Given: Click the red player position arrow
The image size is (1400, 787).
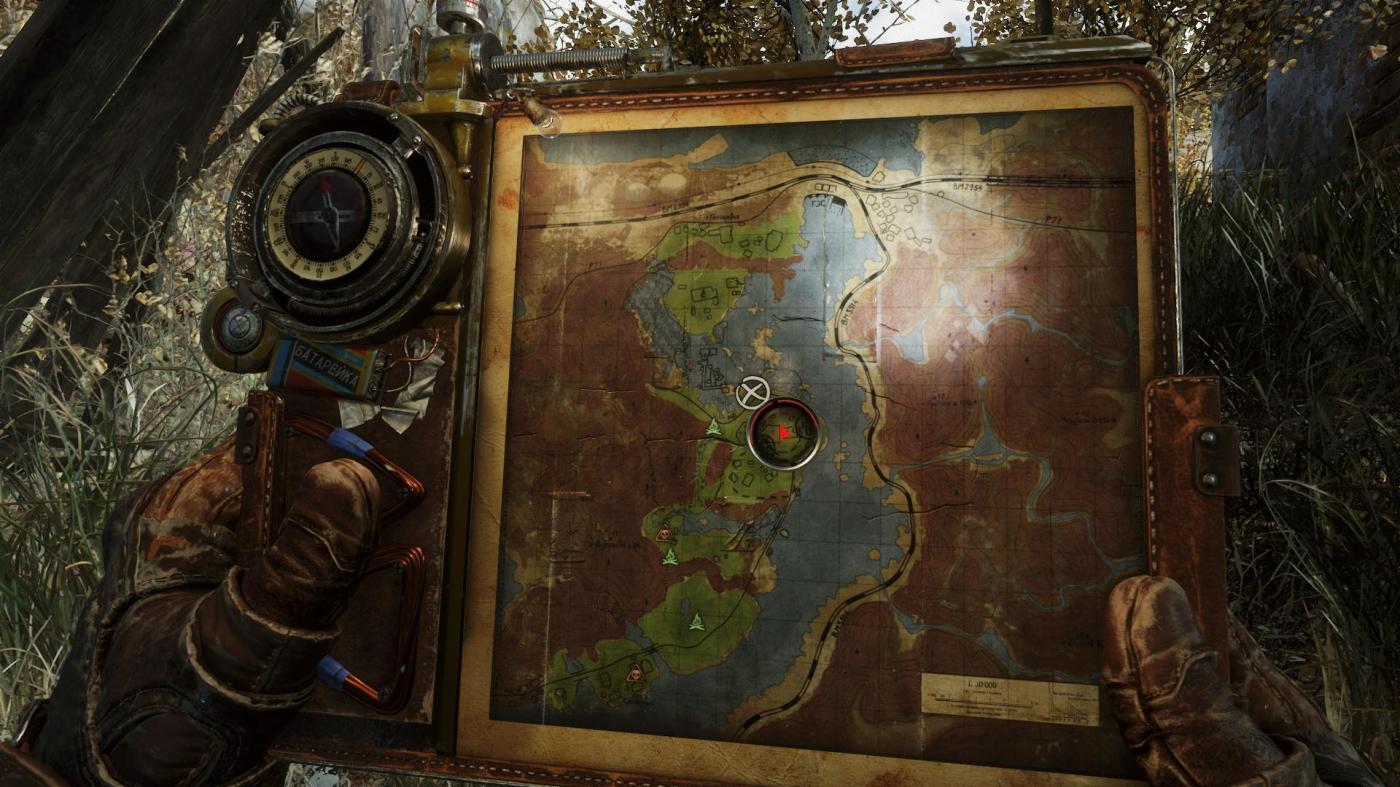Looking at the screenshot, I should click(x=783, y=432).
